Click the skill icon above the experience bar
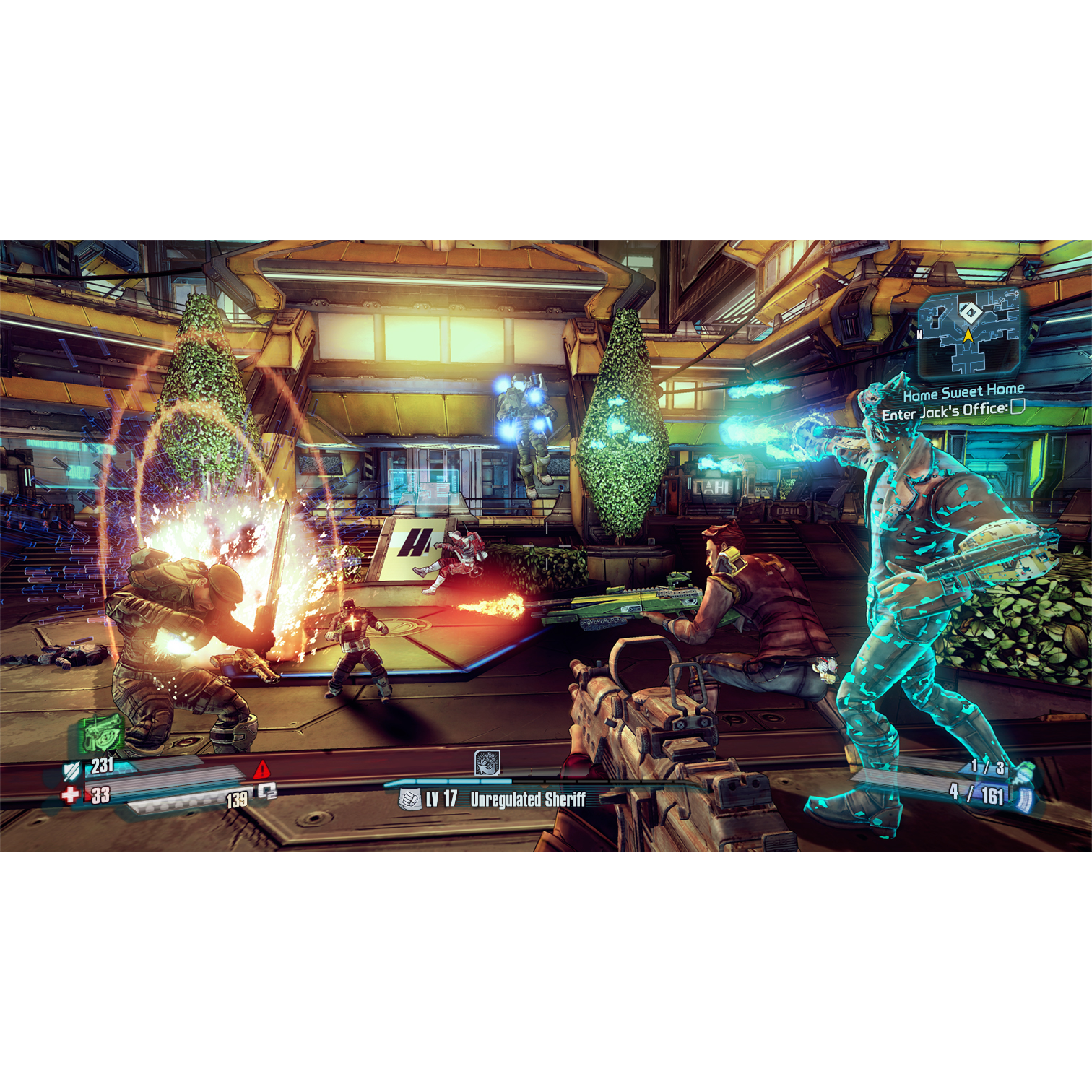Viewport: 1092px width, 1092px height. [x=487, y=762]
